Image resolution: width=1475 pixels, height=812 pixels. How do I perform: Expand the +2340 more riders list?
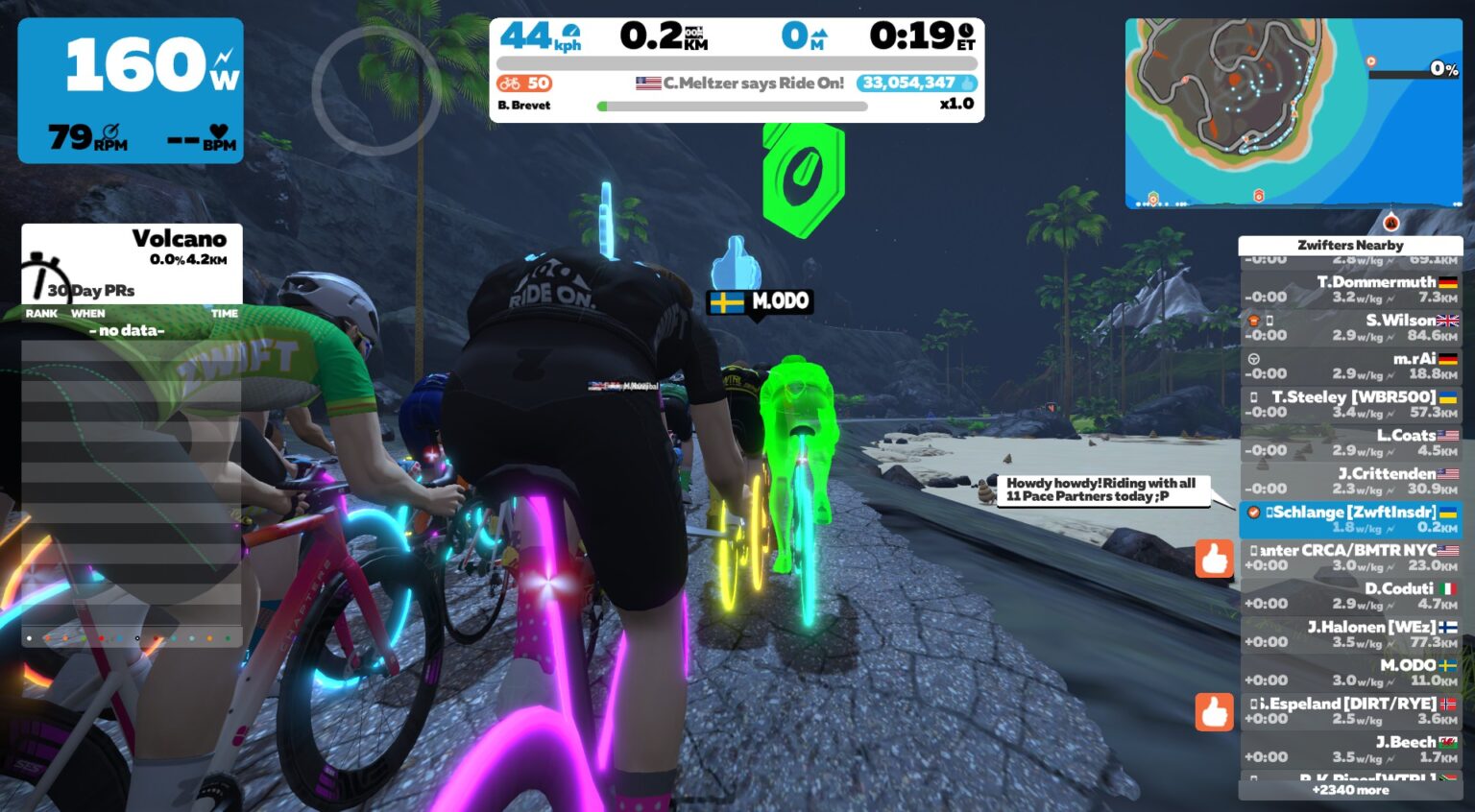point(1350,790)
